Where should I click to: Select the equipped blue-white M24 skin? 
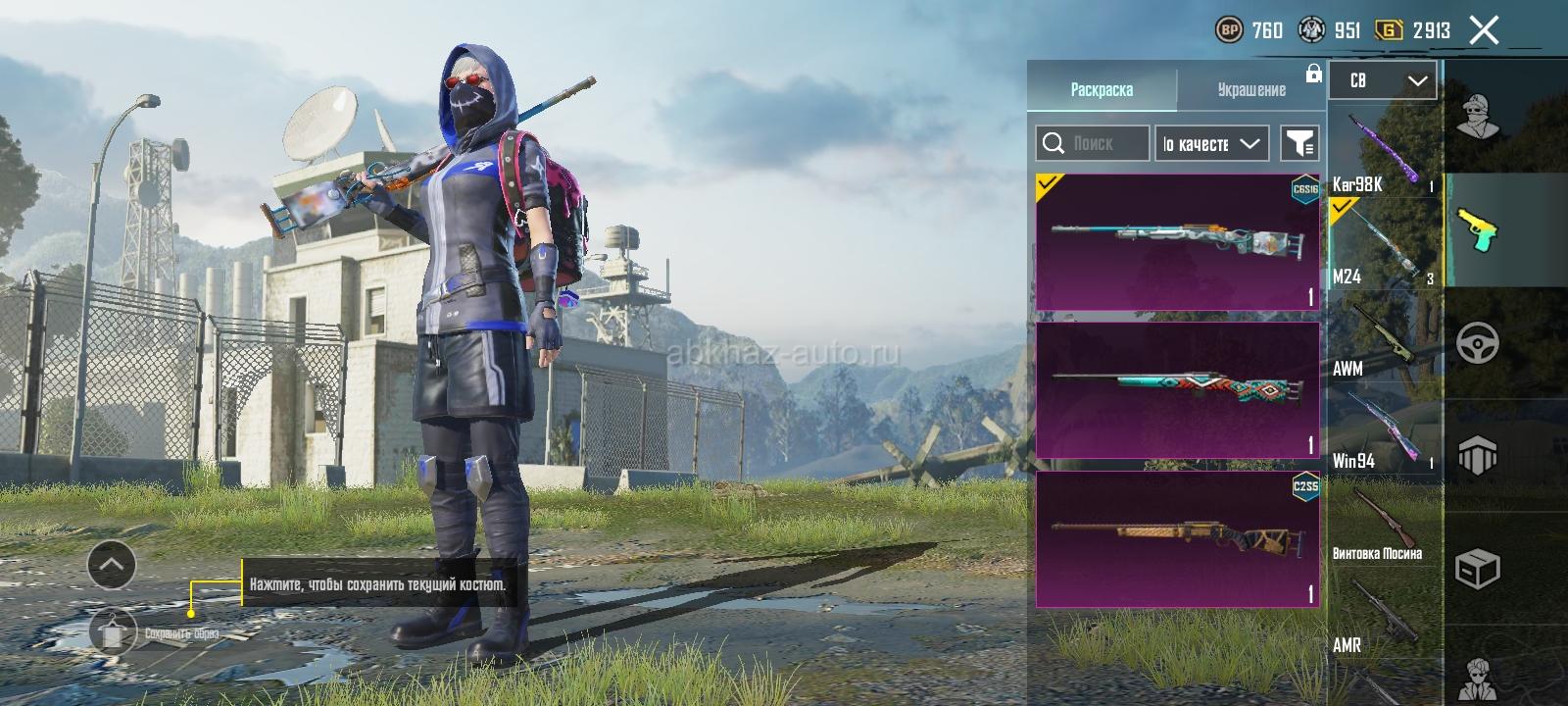pyautogui.click(x=1177, y=242)
